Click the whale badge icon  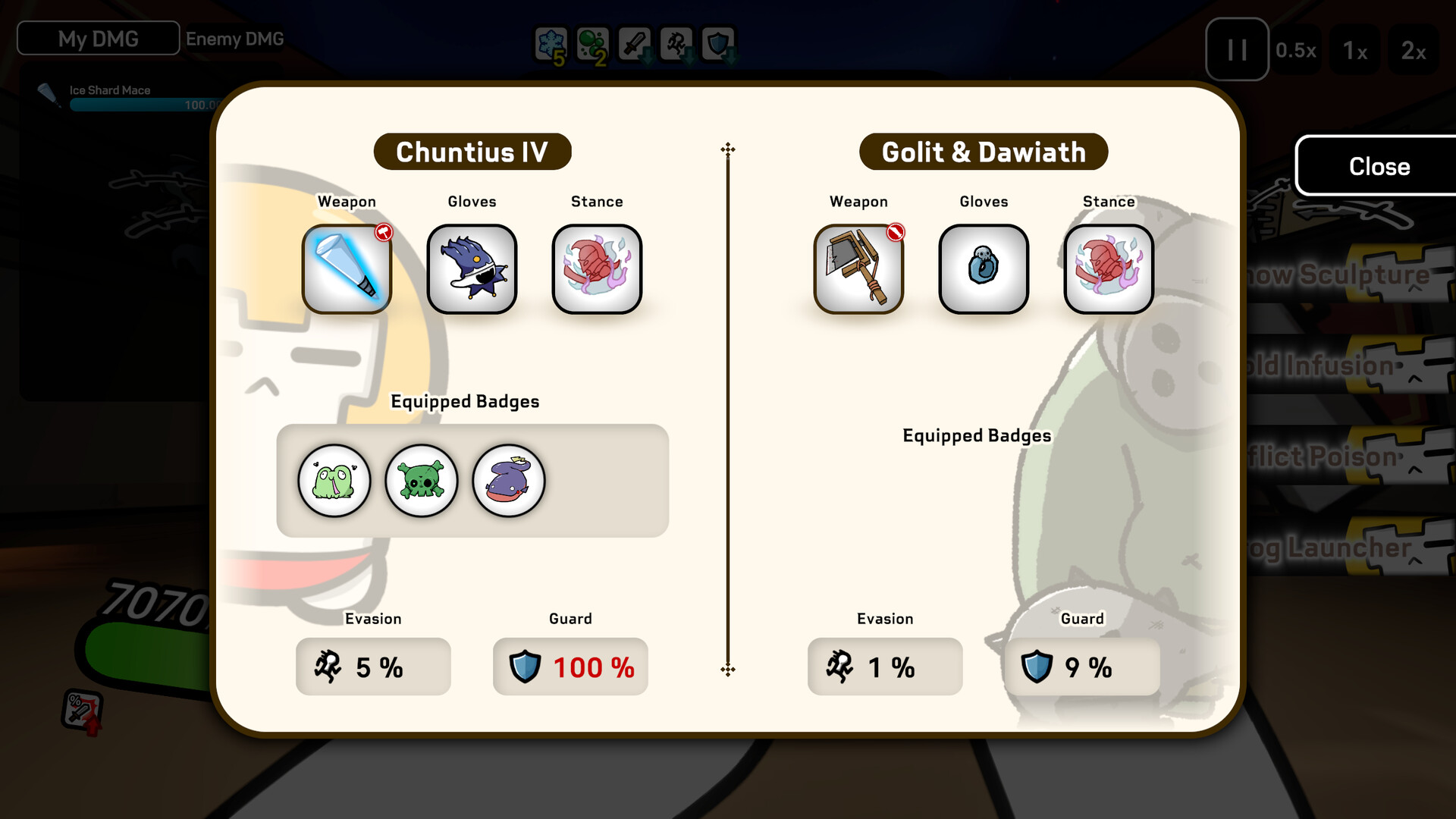509,481
